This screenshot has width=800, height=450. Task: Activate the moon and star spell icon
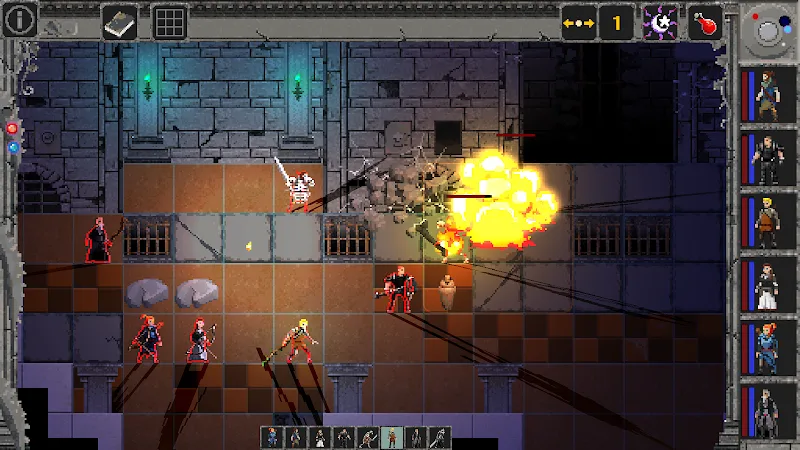click(x=661, y=21)
